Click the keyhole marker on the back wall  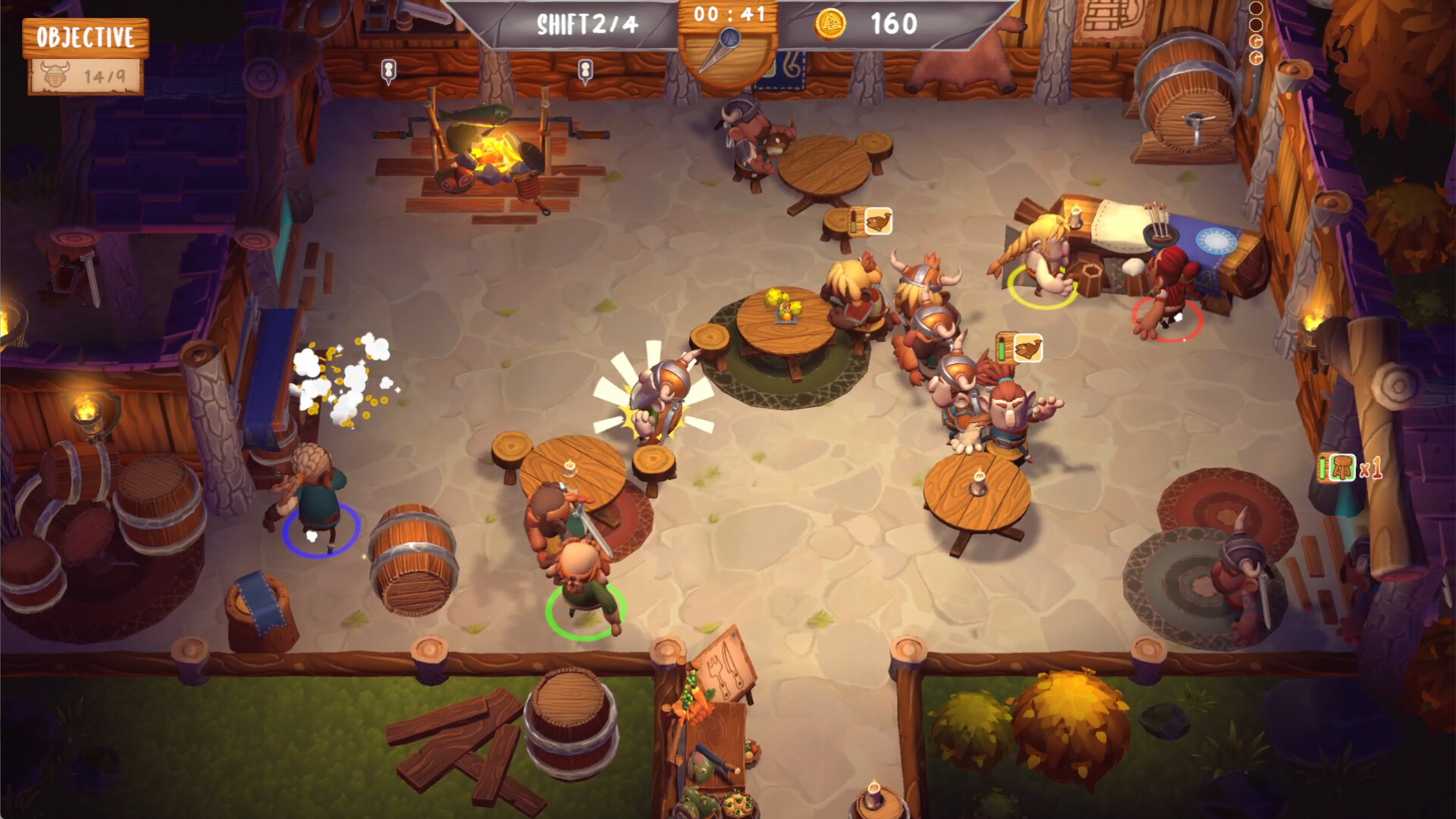(389, 68)
